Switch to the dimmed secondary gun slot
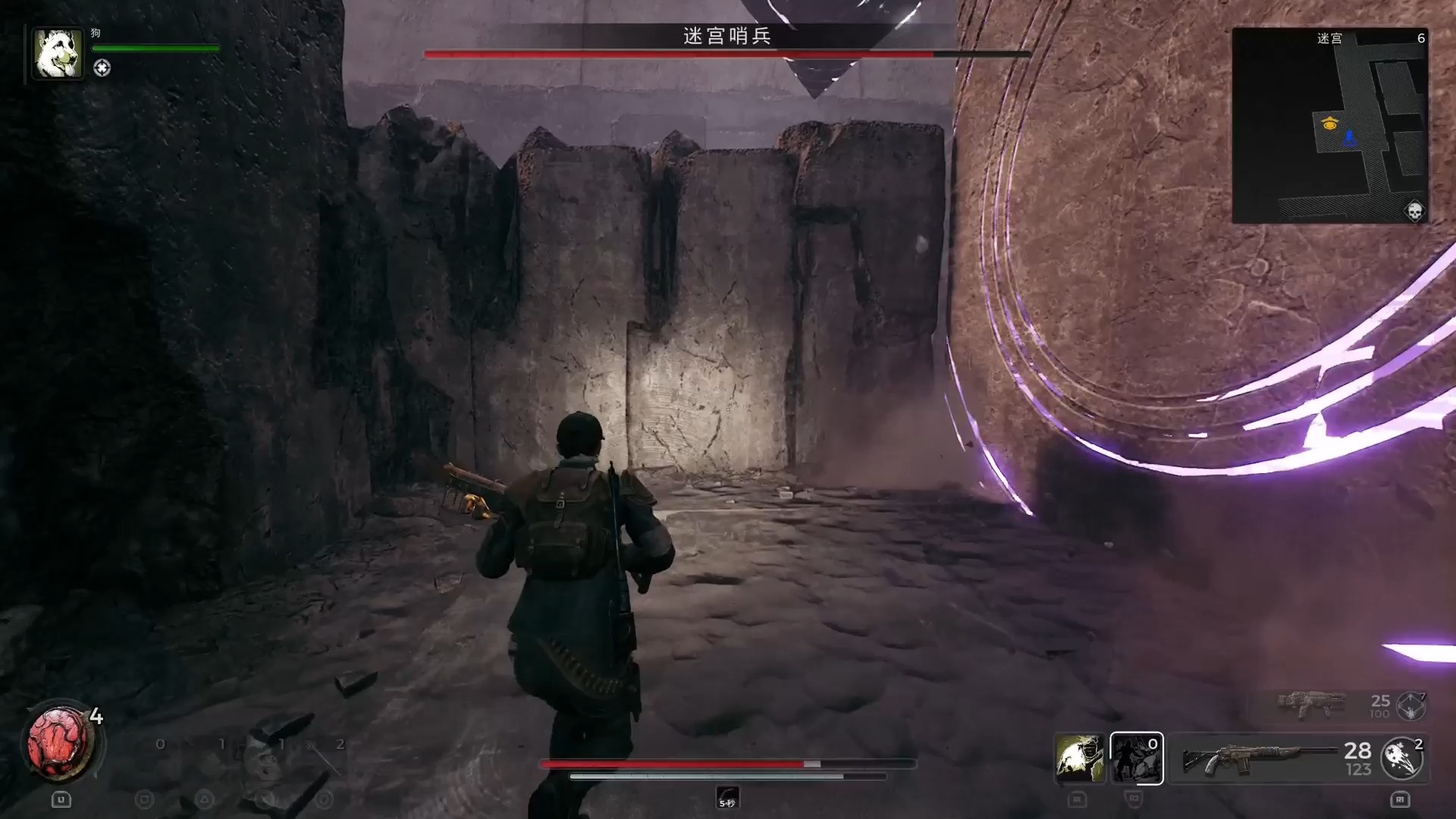 click(1311, 704)
